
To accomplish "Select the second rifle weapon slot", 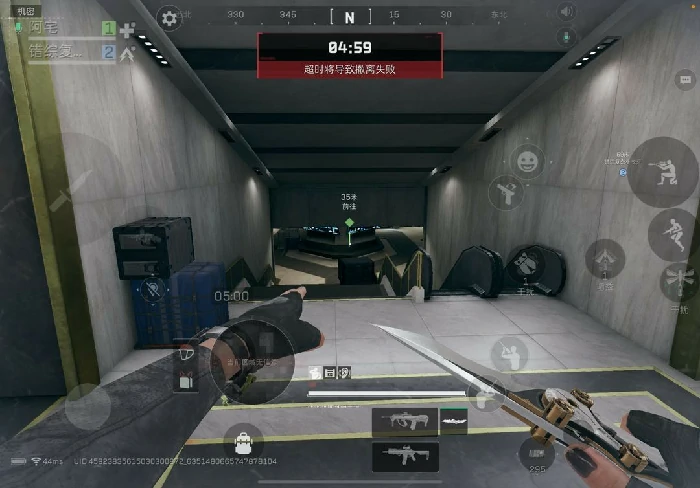I will click(405, 457).
